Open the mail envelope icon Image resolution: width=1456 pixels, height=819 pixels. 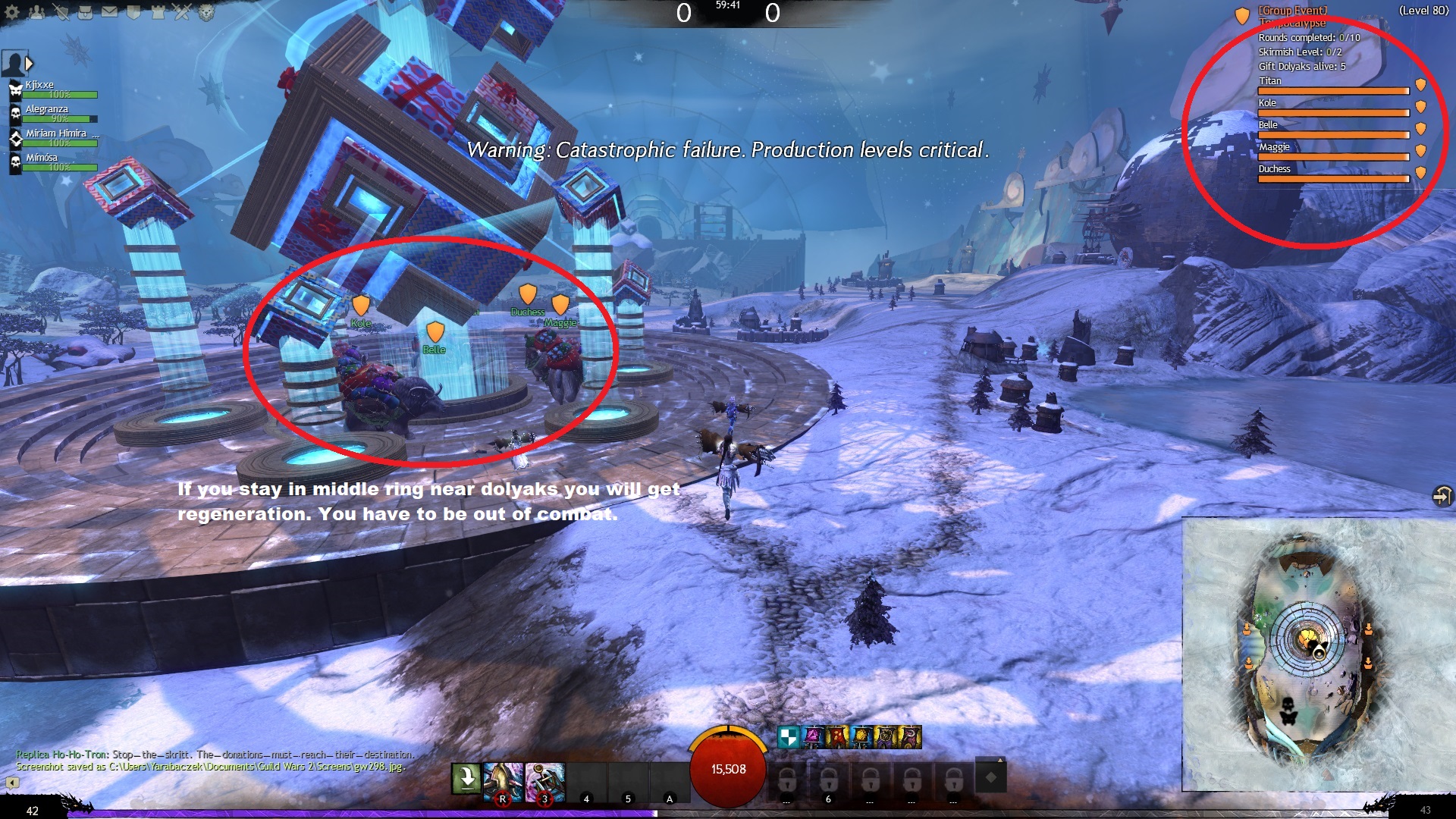(x=109, y=11)
